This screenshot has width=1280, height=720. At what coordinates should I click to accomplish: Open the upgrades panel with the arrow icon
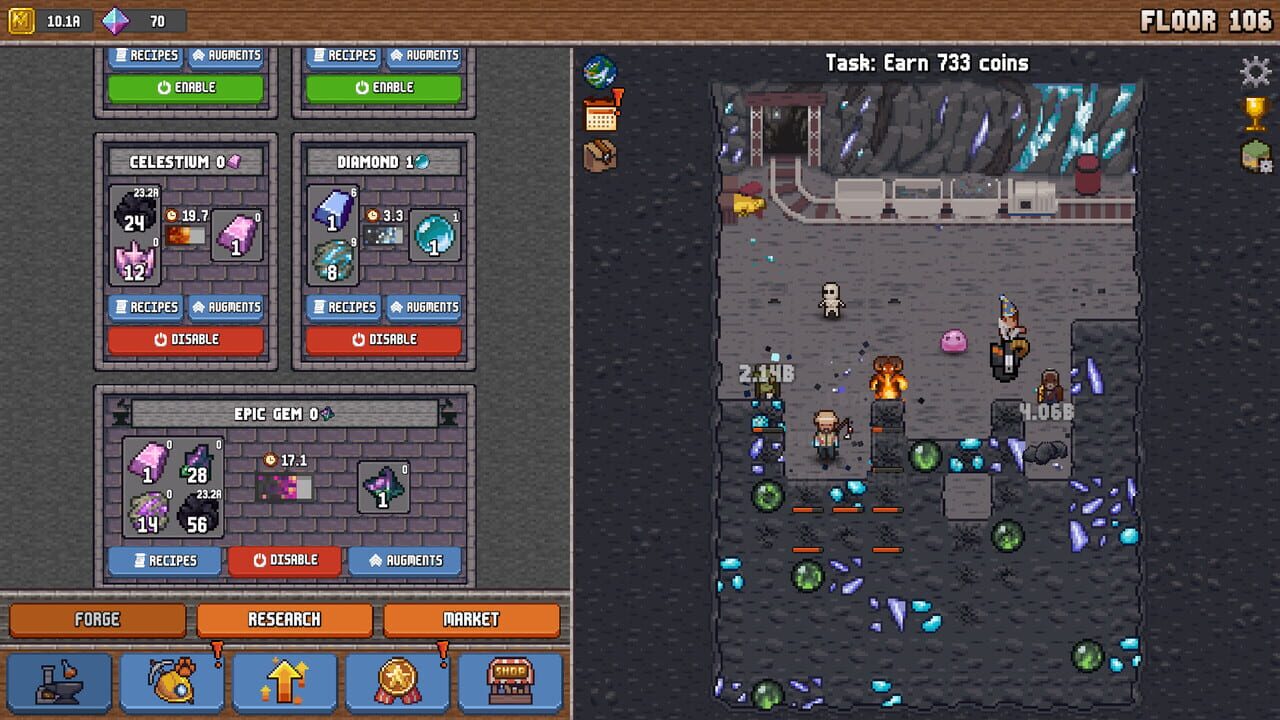(283, 682)
